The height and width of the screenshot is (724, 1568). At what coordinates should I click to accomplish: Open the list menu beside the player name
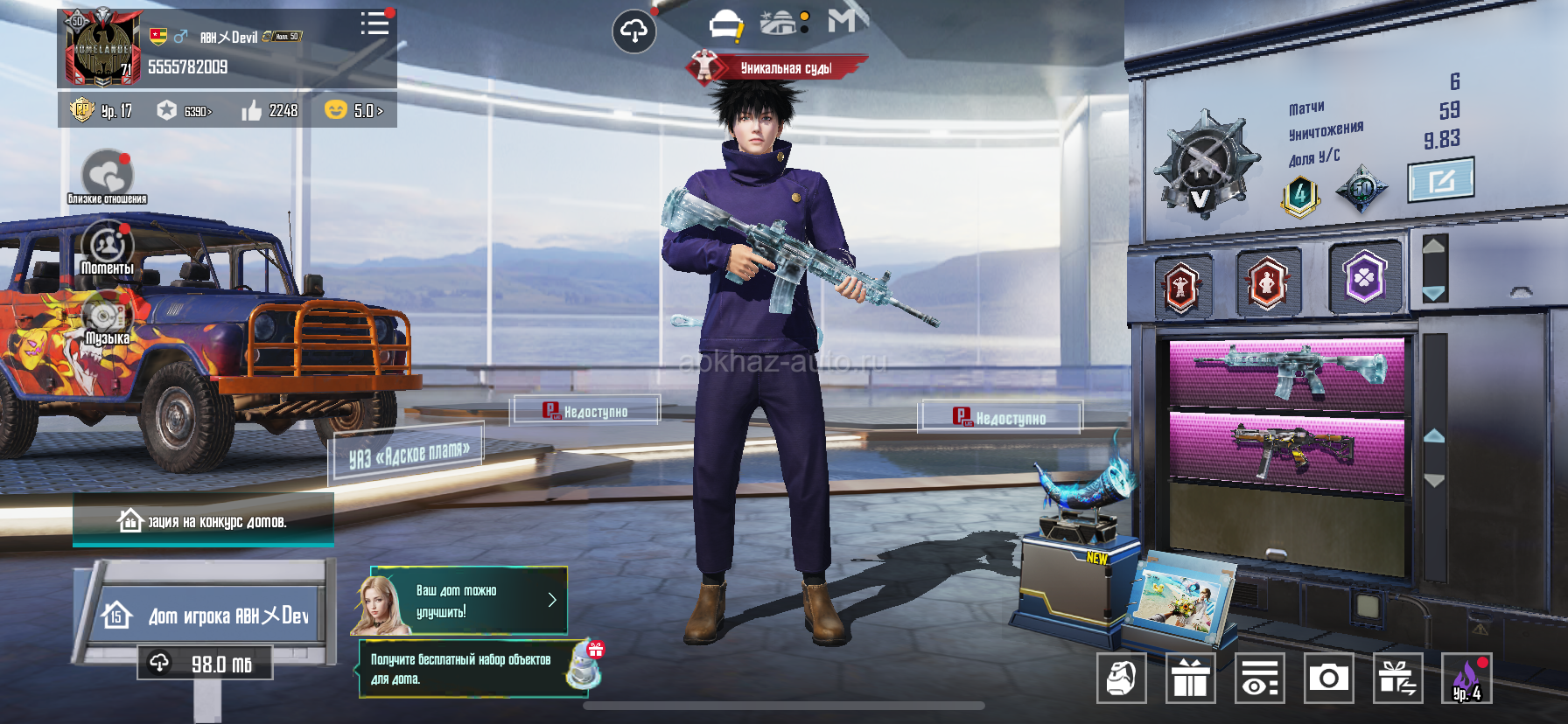[374, 24]
